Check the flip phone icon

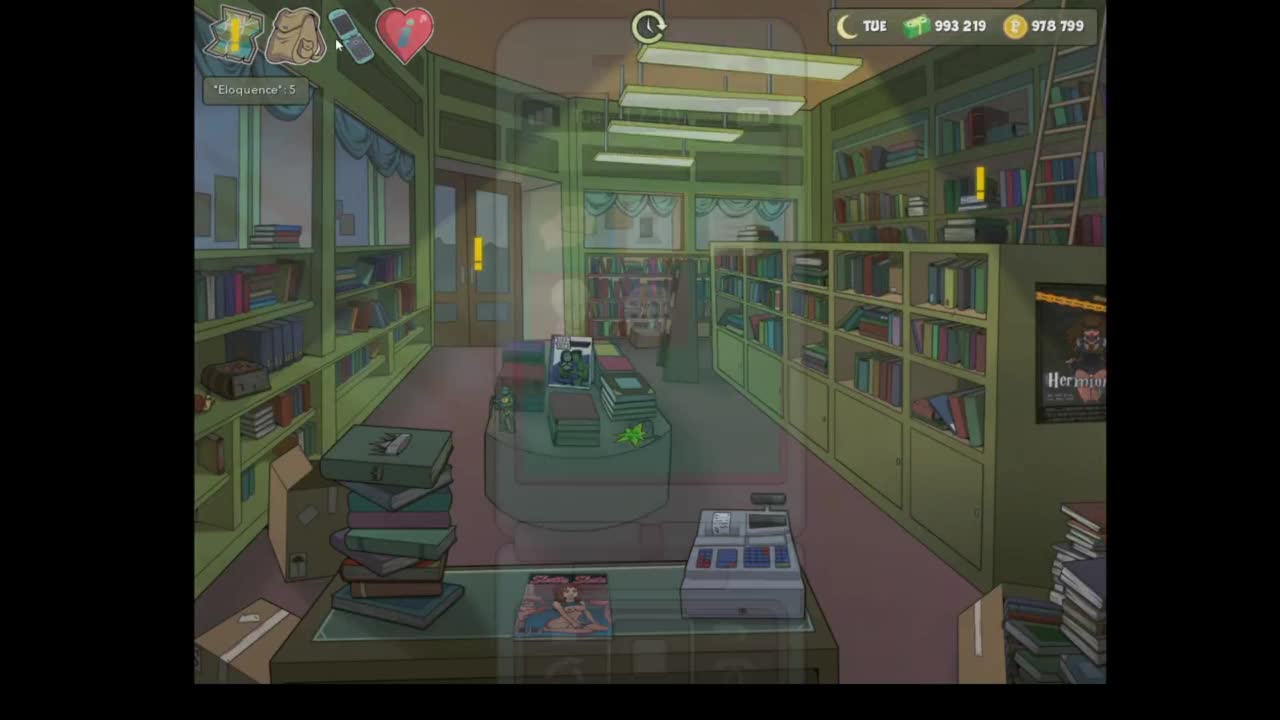coord(351,35)
